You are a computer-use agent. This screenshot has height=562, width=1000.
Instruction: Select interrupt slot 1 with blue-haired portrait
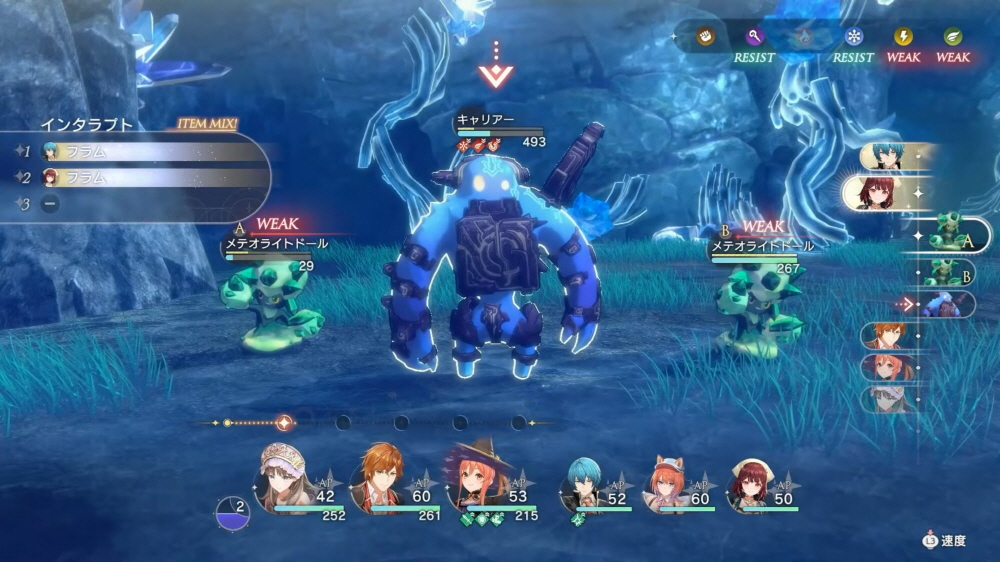click(x=150, y=152)
